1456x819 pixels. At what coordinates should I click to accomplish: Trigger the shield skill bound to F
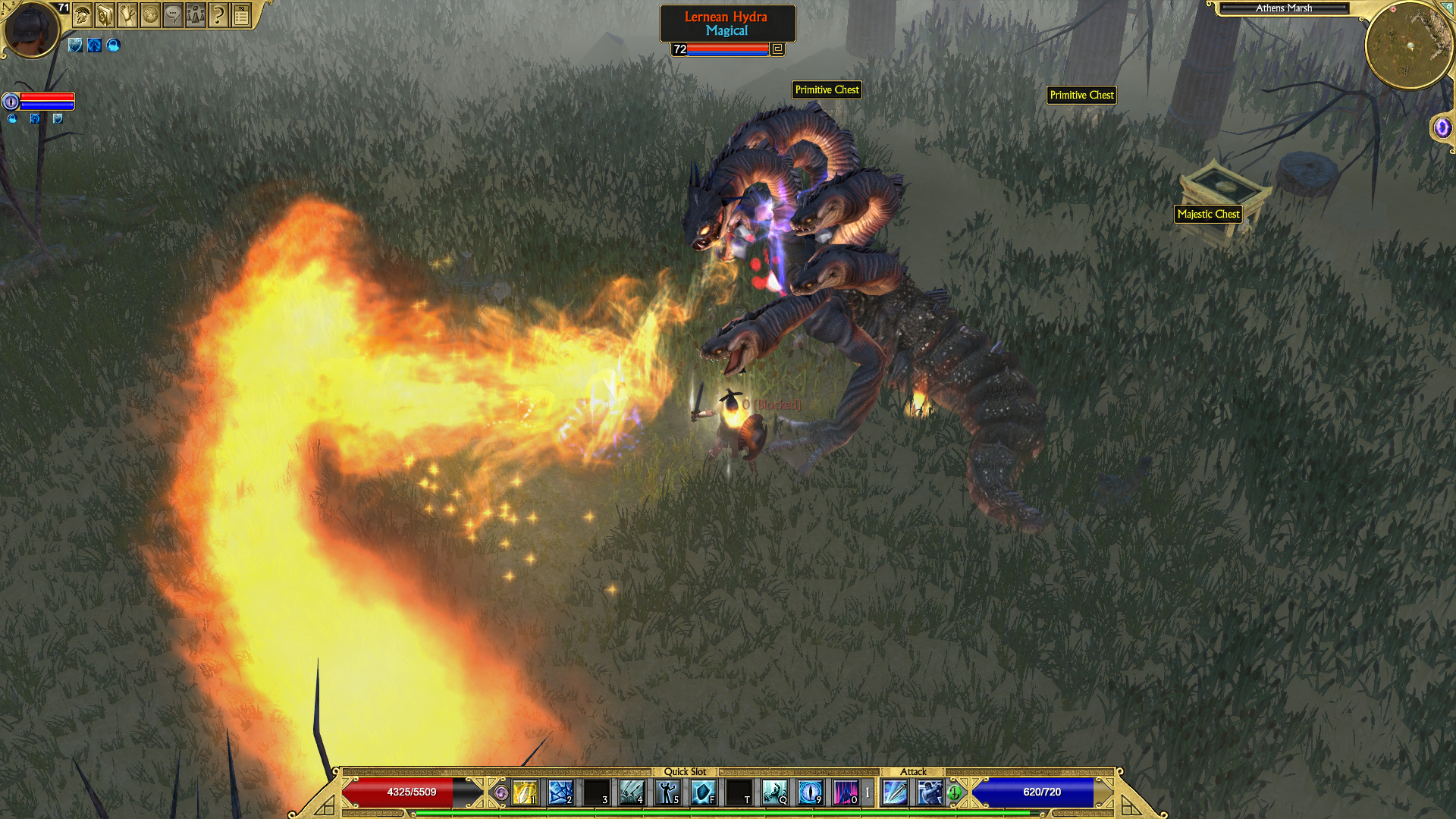[703, 792]
